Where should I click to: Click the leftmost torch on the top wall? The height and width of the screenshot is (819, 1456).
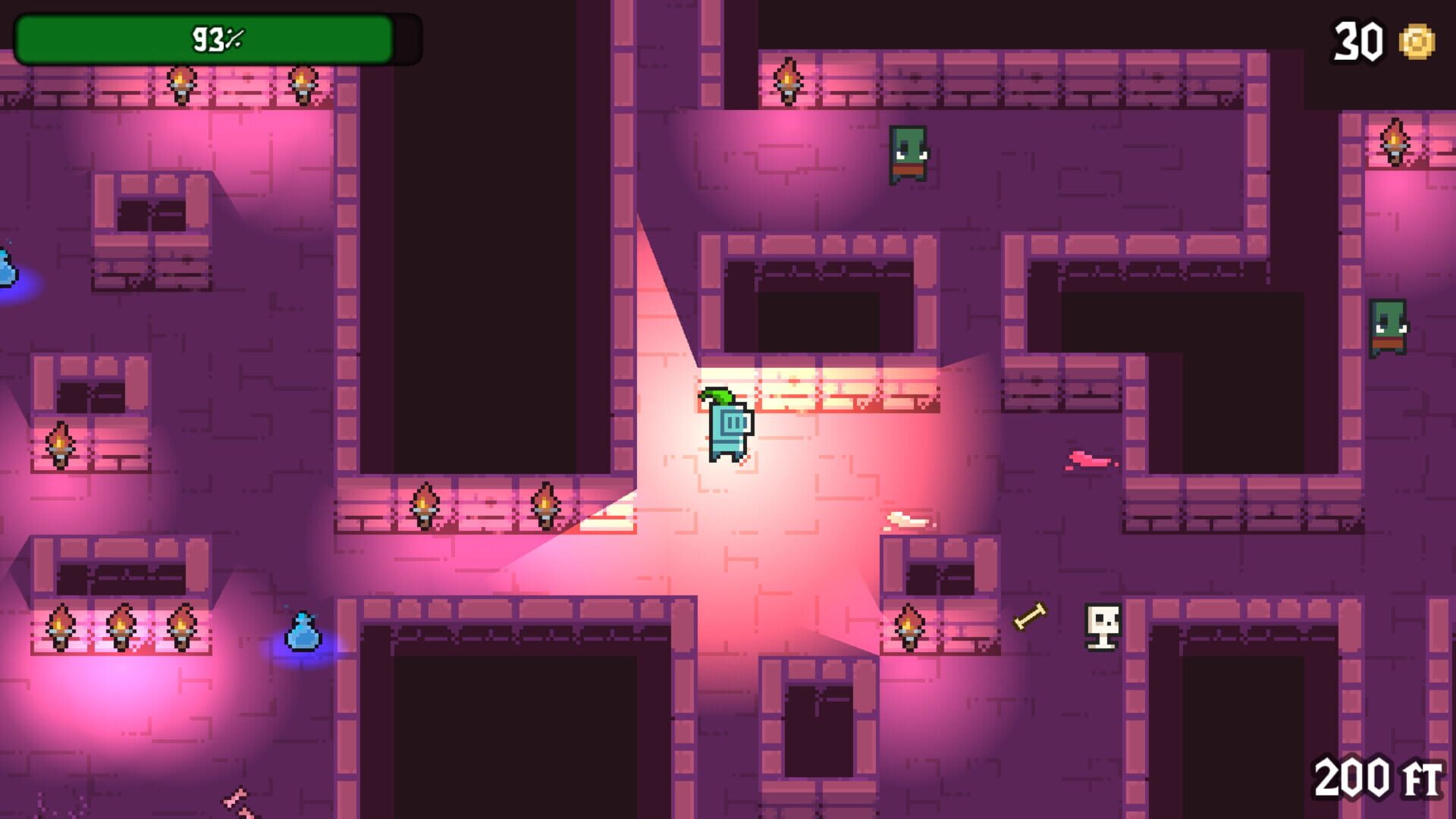tap(182, 83)
